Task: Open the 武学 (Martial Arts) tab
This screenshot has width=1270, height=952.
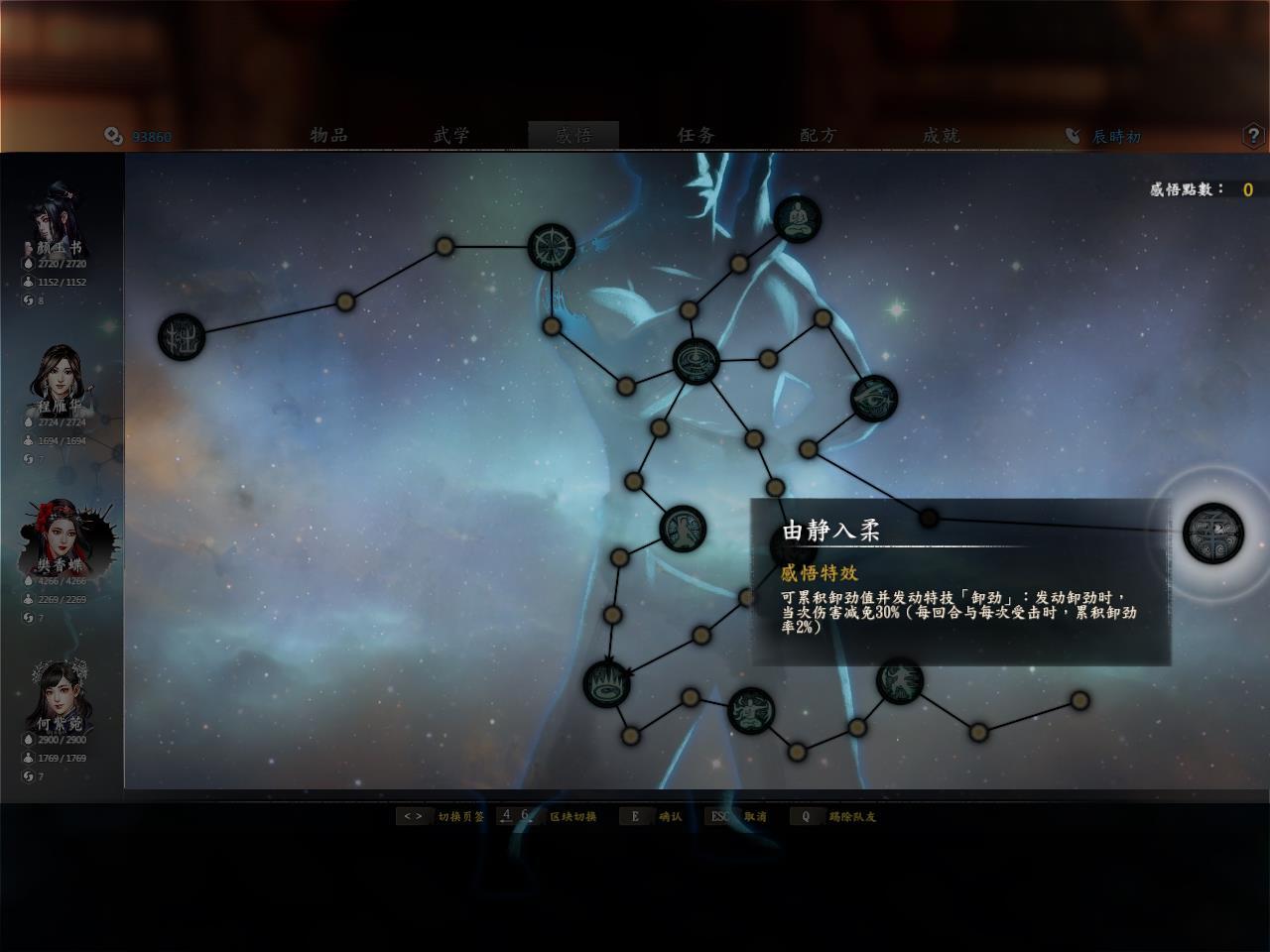Action: point(451,135)
